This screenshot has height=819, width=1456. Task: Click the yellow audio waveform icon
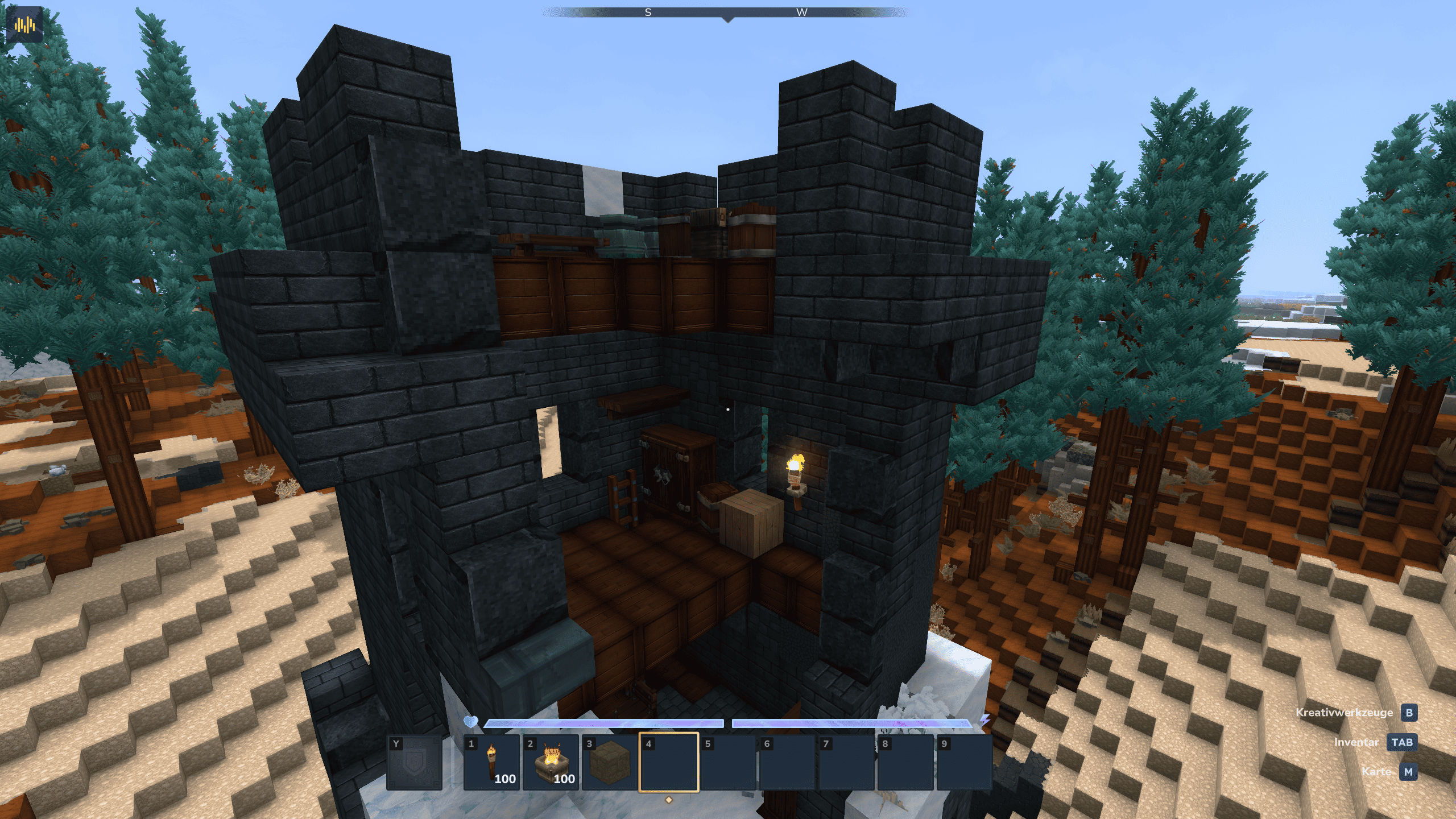tap(24, 24)
